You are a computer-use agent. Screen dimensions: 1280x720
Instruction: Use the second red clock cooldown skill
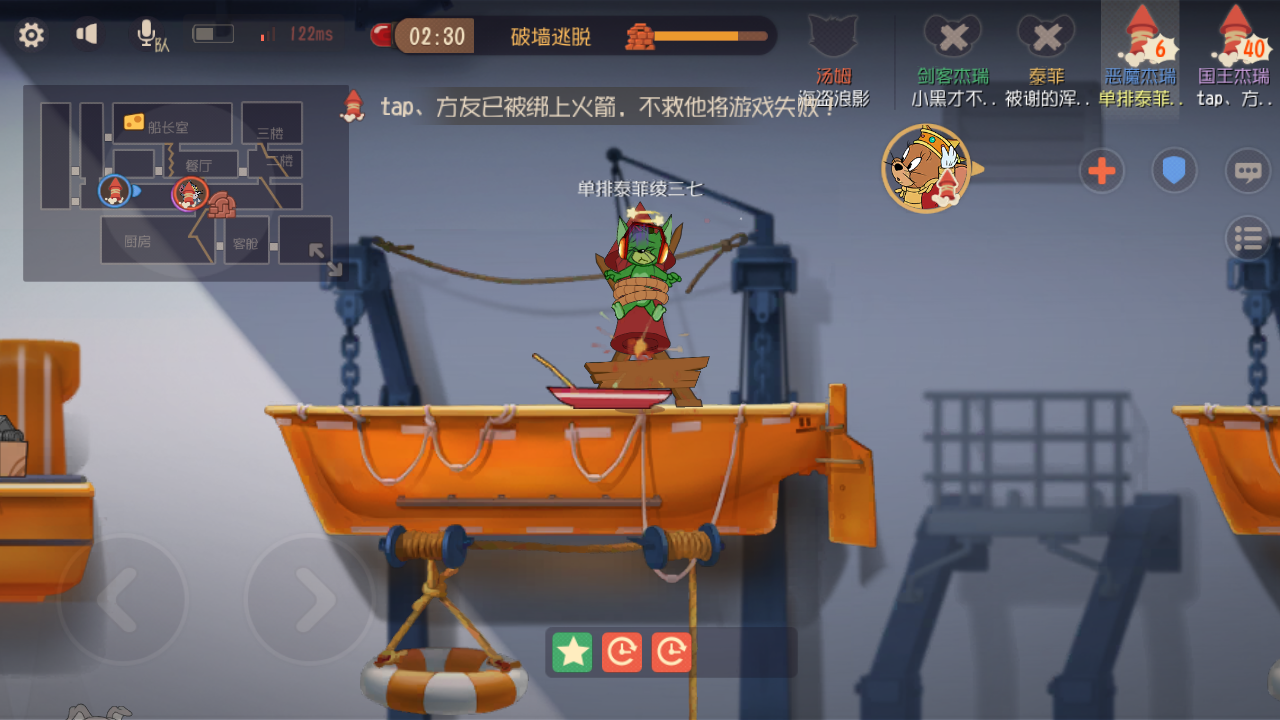[x=670, y=652]
